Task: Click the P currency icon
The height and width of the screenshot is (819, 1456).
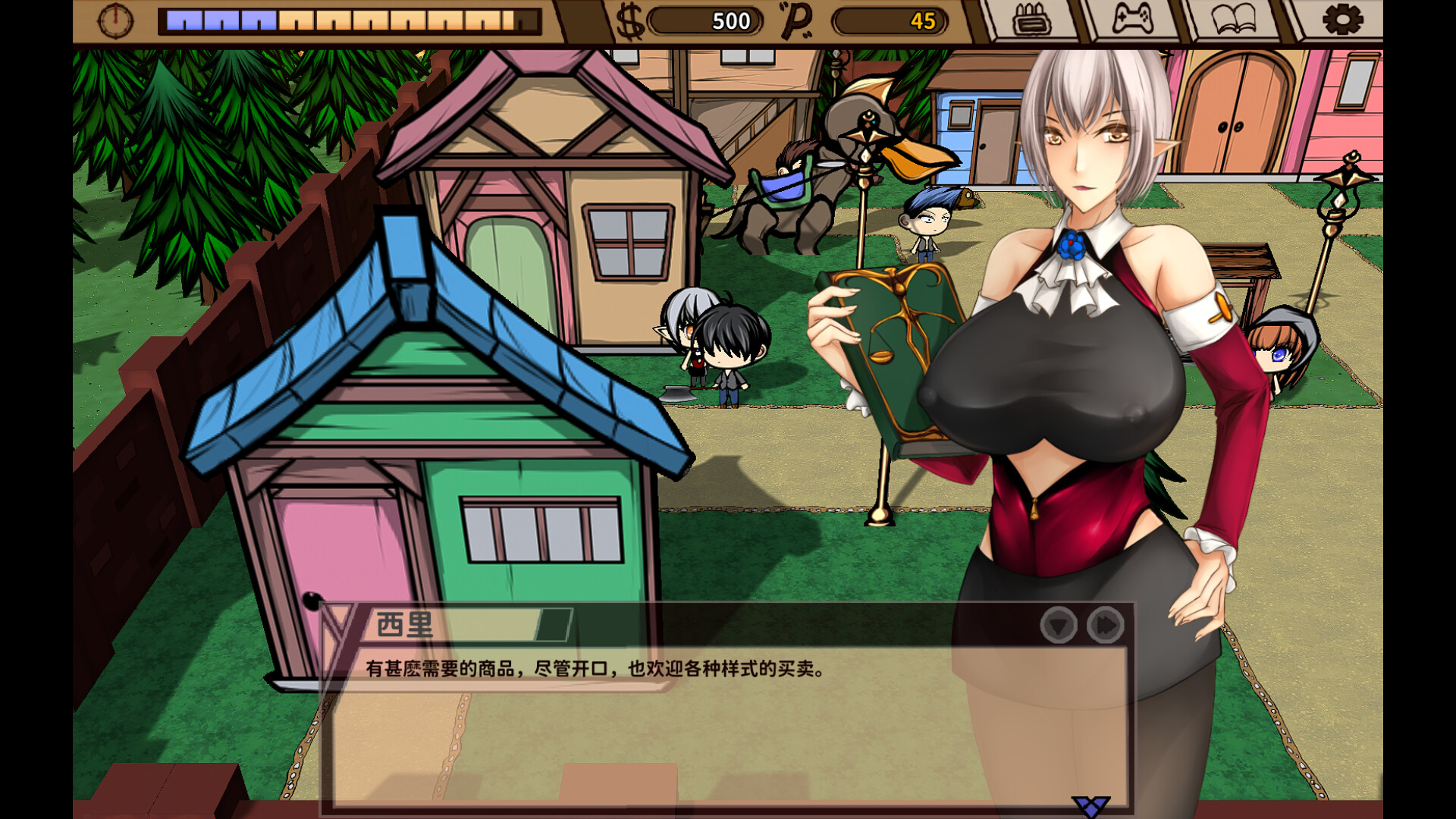Action: coord(795,21)
